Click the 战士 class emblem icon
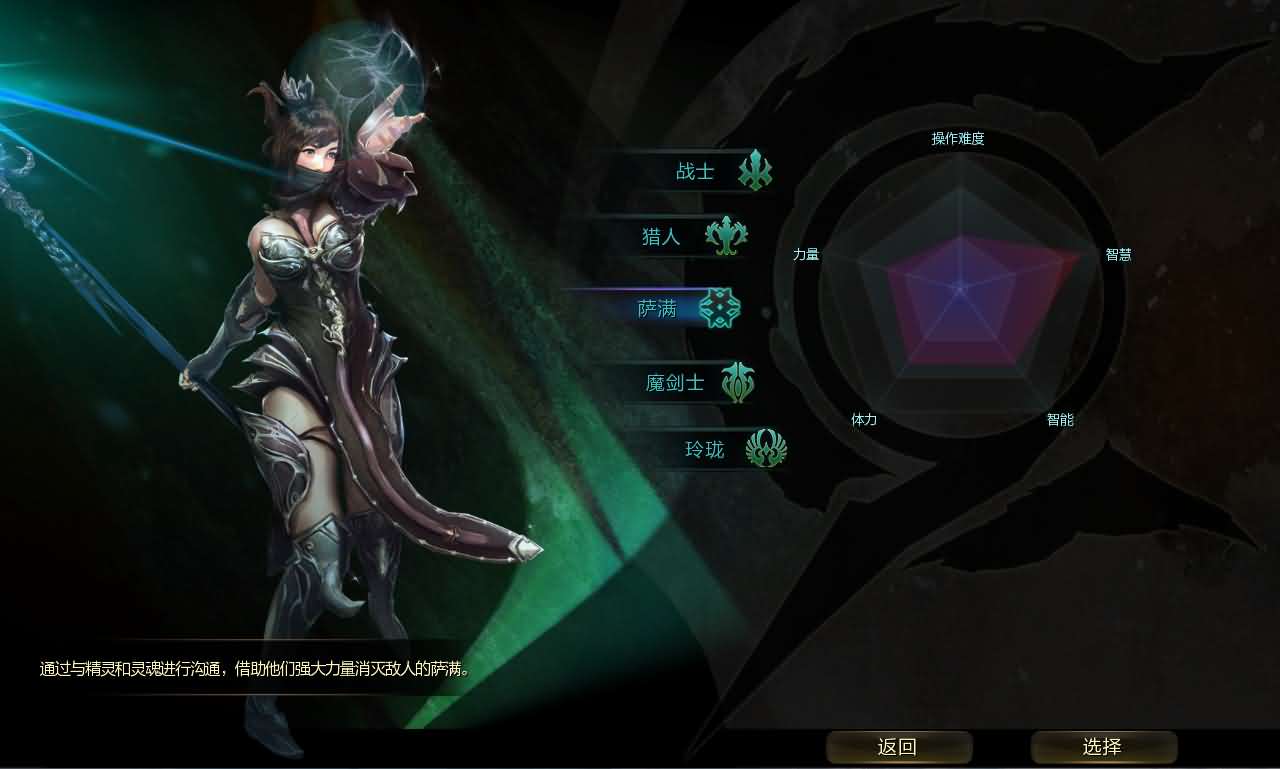 click(x=757, y=170)
